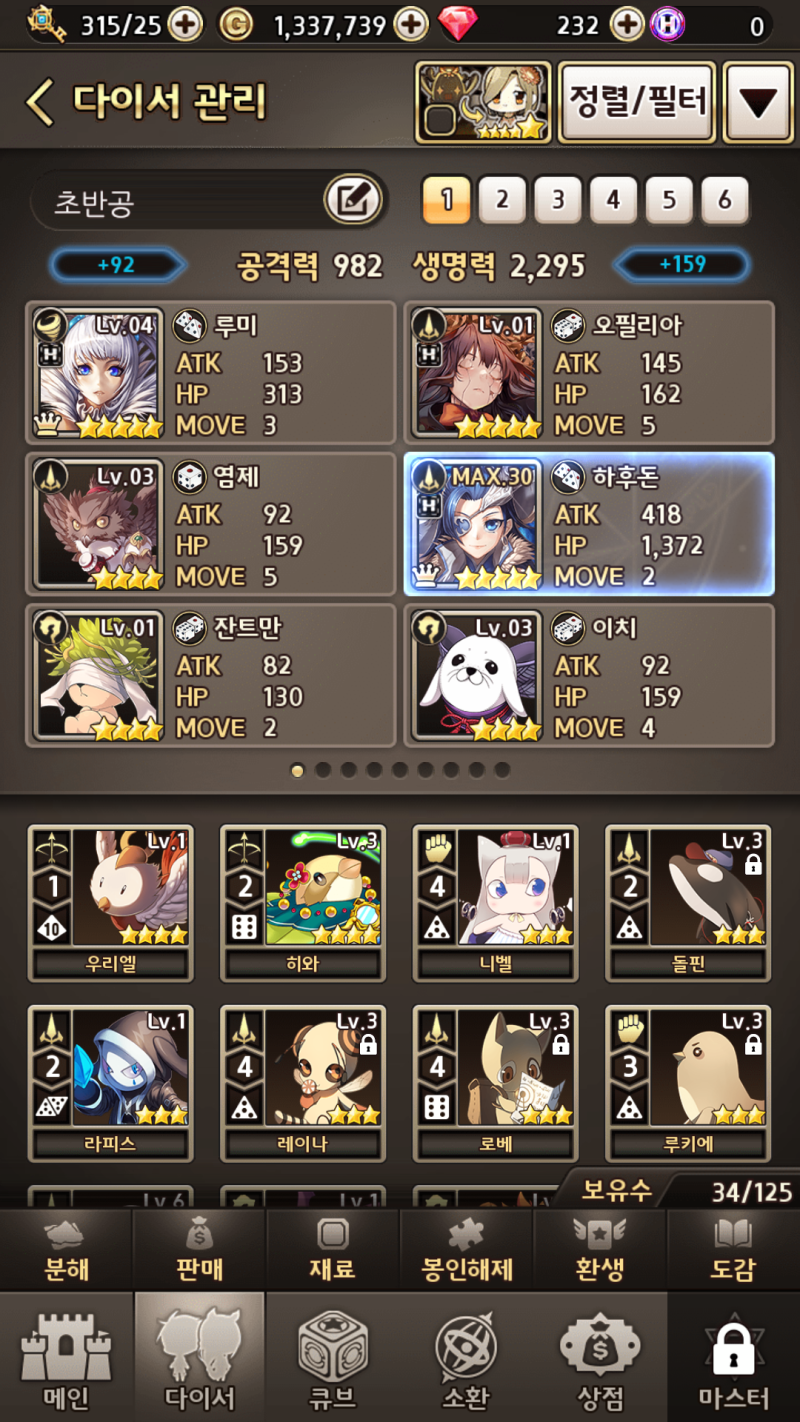The height and width of the screenshot is (1422, 800).
Task: Pick the 라피스 hooded dicer
Action: (110, 1083)
